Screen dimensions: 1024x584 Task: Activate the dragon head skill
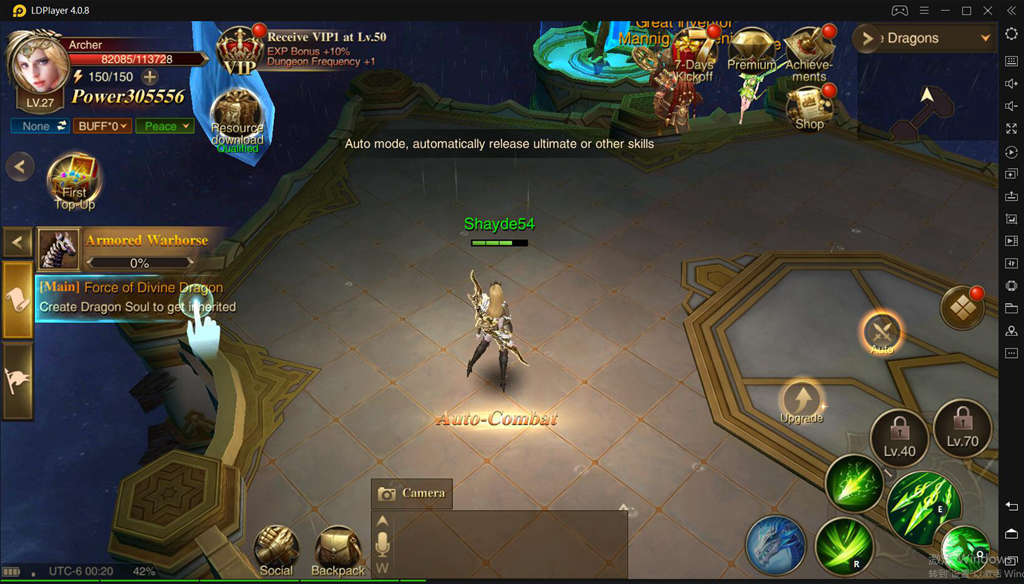tap(776, 546)
